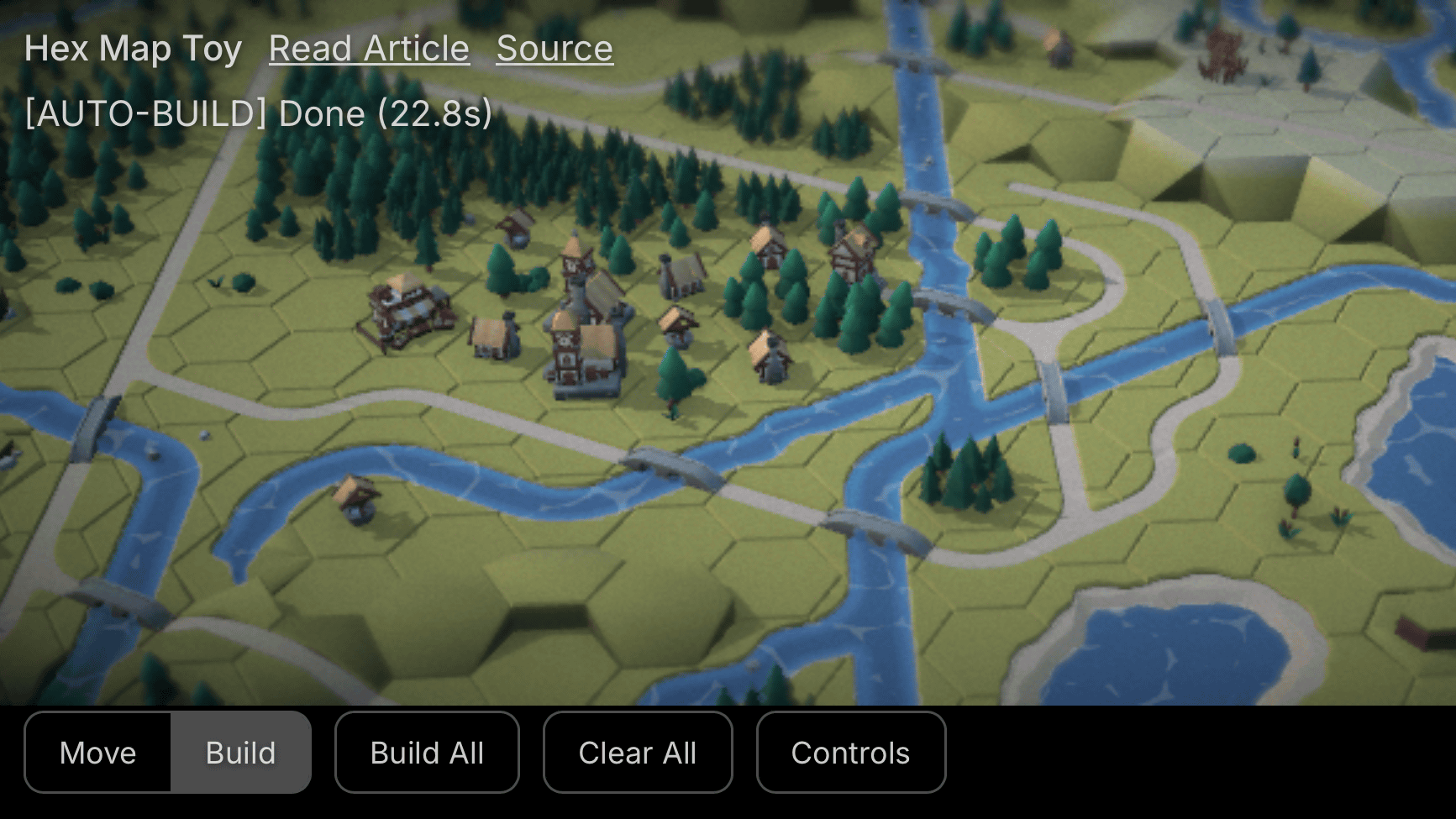Switch to Move mode
1456x819 pixels.
click(98, 753)
